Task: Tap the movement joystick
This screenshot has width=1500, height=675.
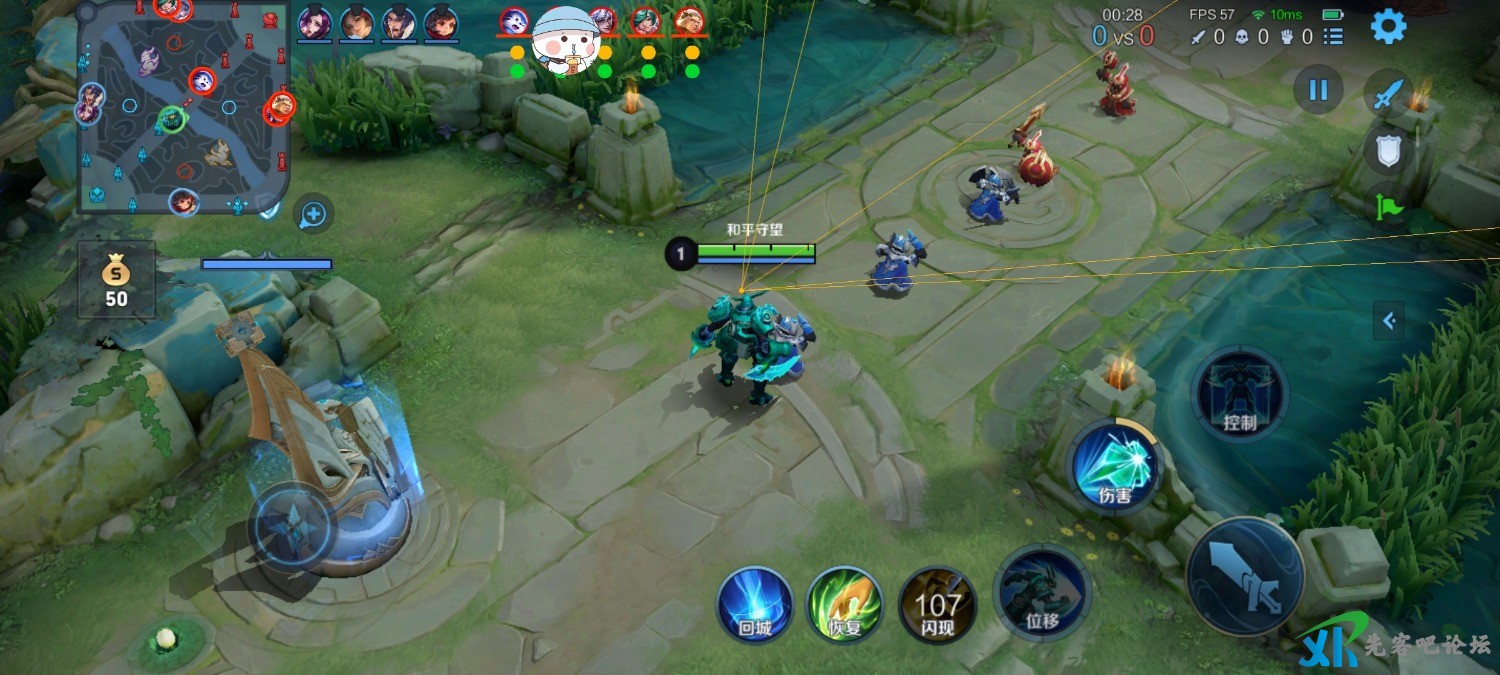Action: coord(292,526)
